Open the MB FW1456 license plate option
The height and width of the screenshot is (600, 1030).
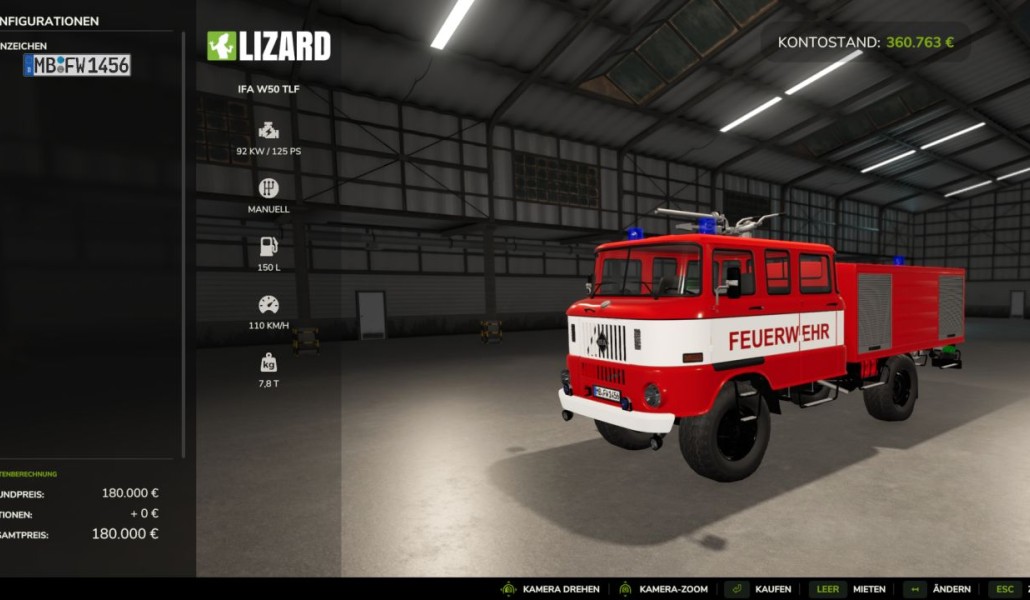77,65
